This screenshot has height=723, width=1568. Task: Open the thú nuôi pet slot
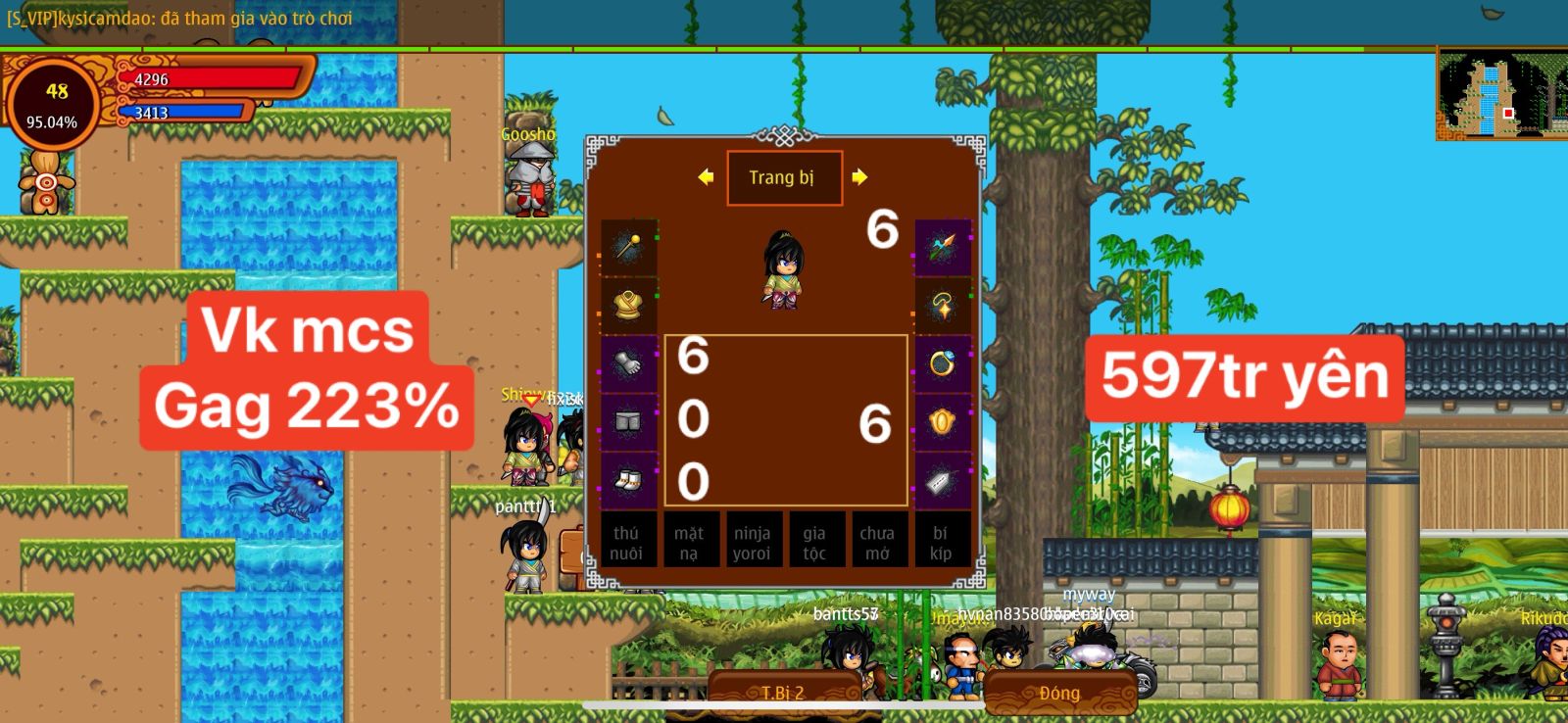coord(626,542)
